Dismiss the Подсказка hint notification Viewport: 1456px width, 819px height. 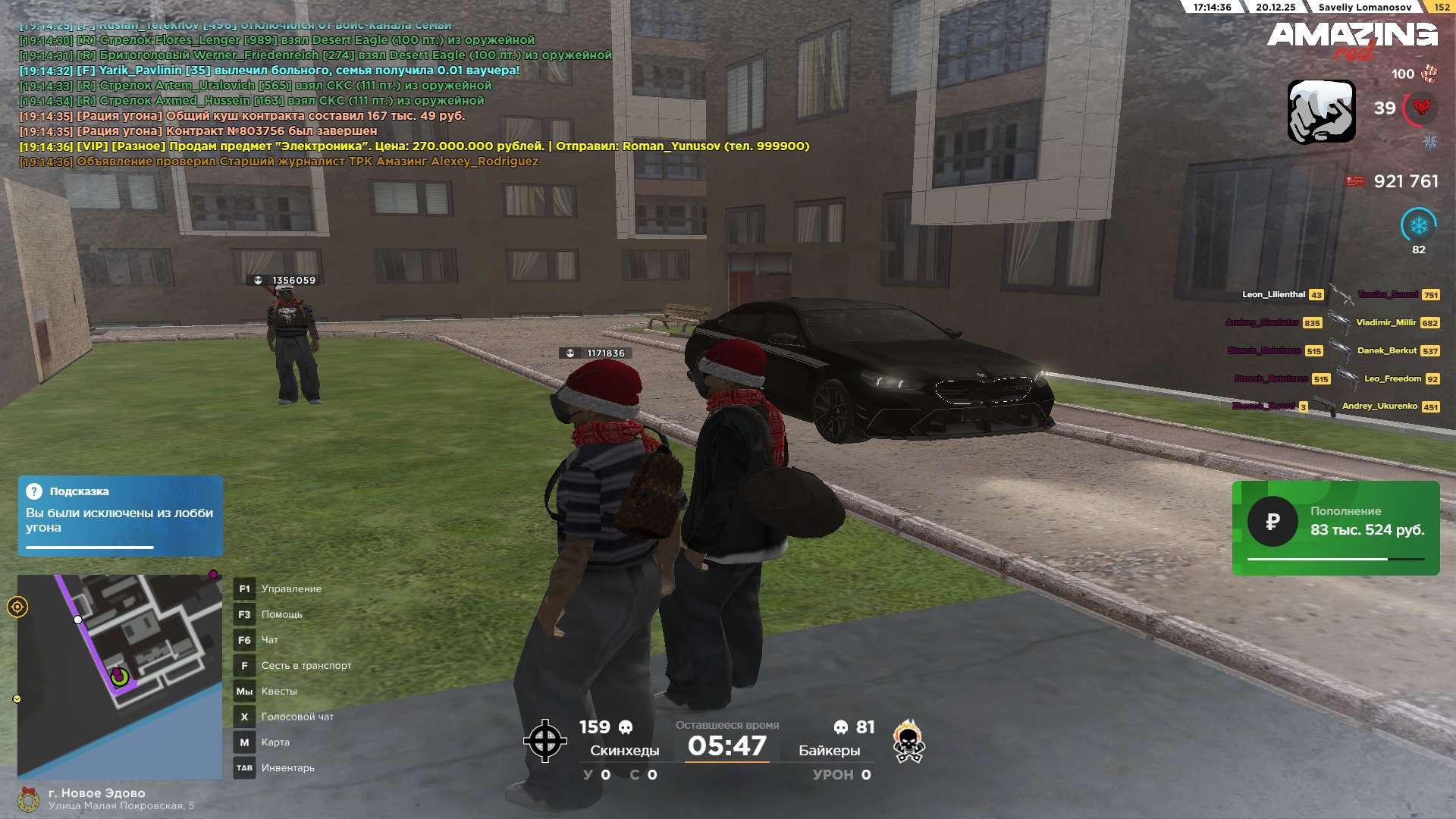(x=120, y=516)
